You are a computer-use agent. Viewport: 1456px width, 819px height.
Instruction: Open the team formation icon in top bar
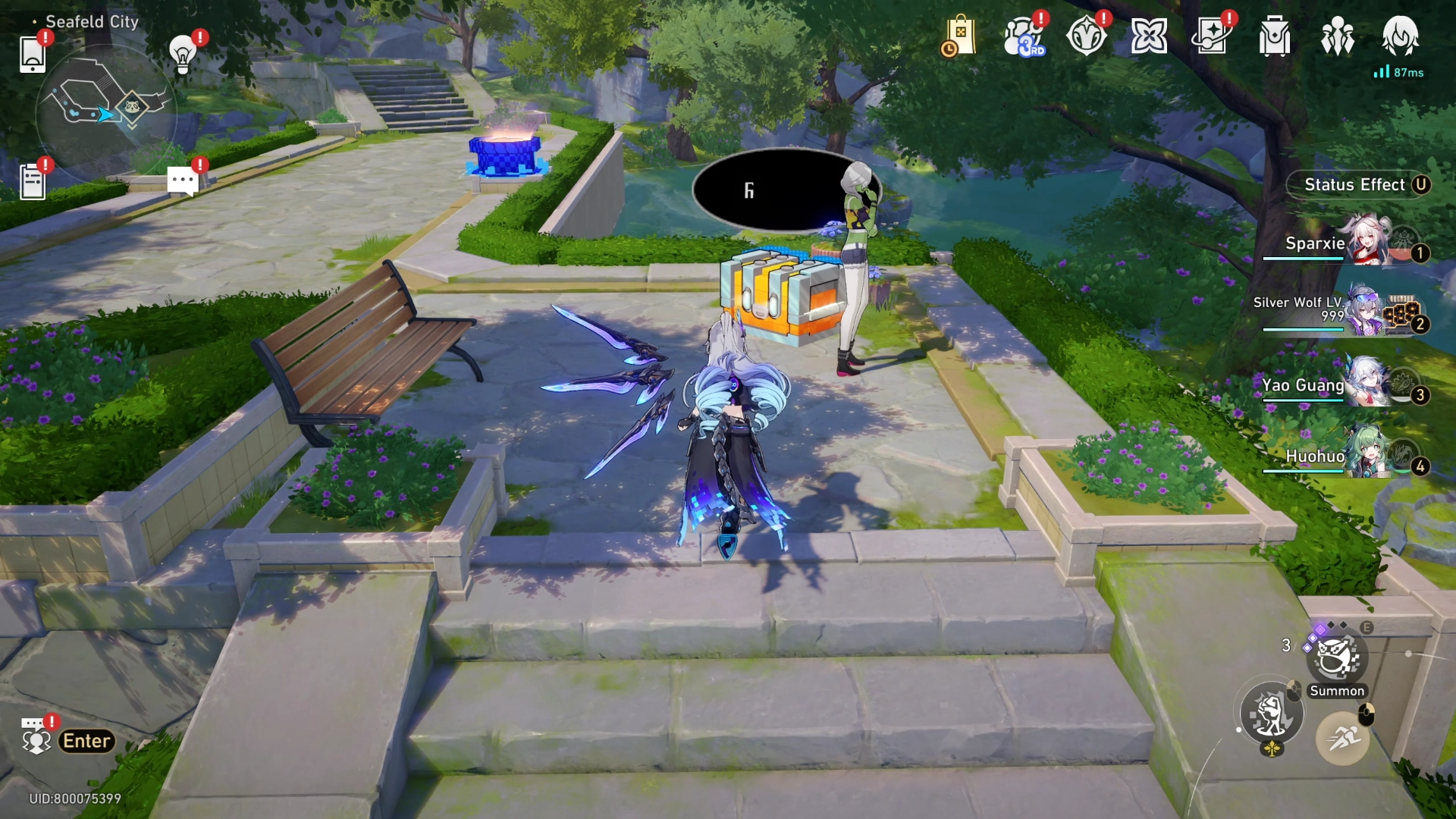click(x=1338, y=36)
